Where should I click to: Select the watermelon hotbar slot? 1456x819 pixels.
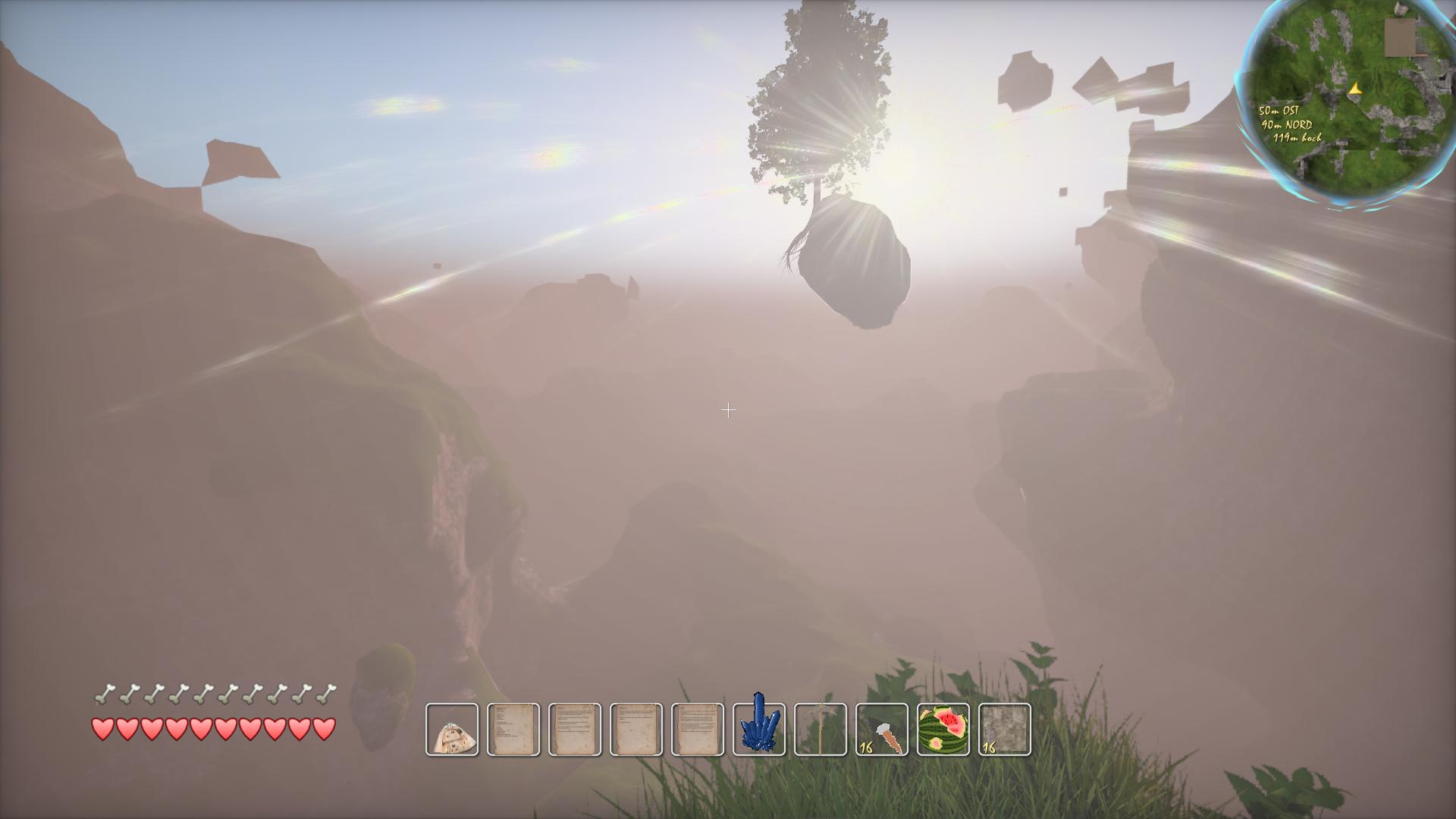(x=943, y=730)
